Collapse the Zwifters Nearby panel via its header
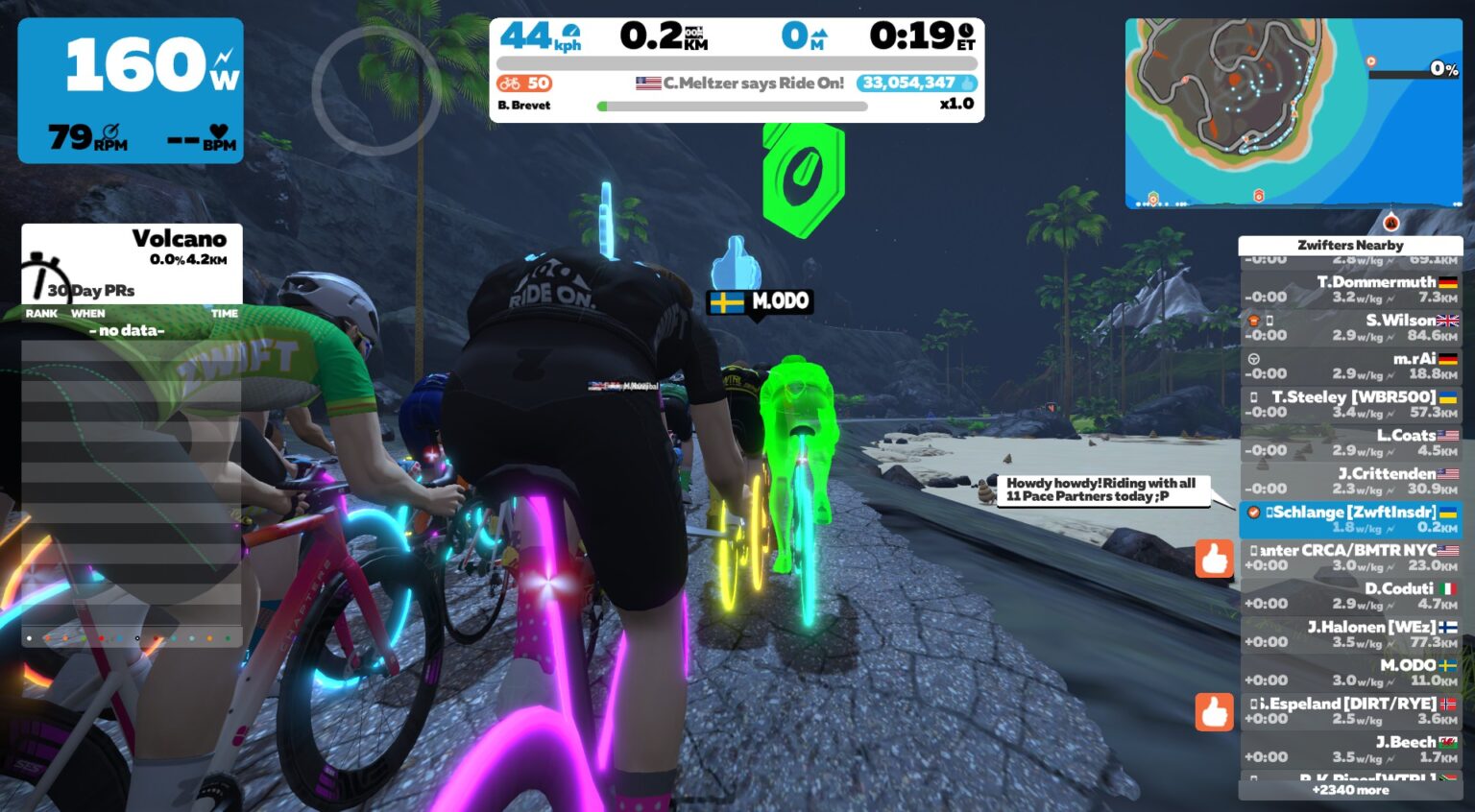The height and width of the screenshot is (812, 1475). [x=1350, y=246]
